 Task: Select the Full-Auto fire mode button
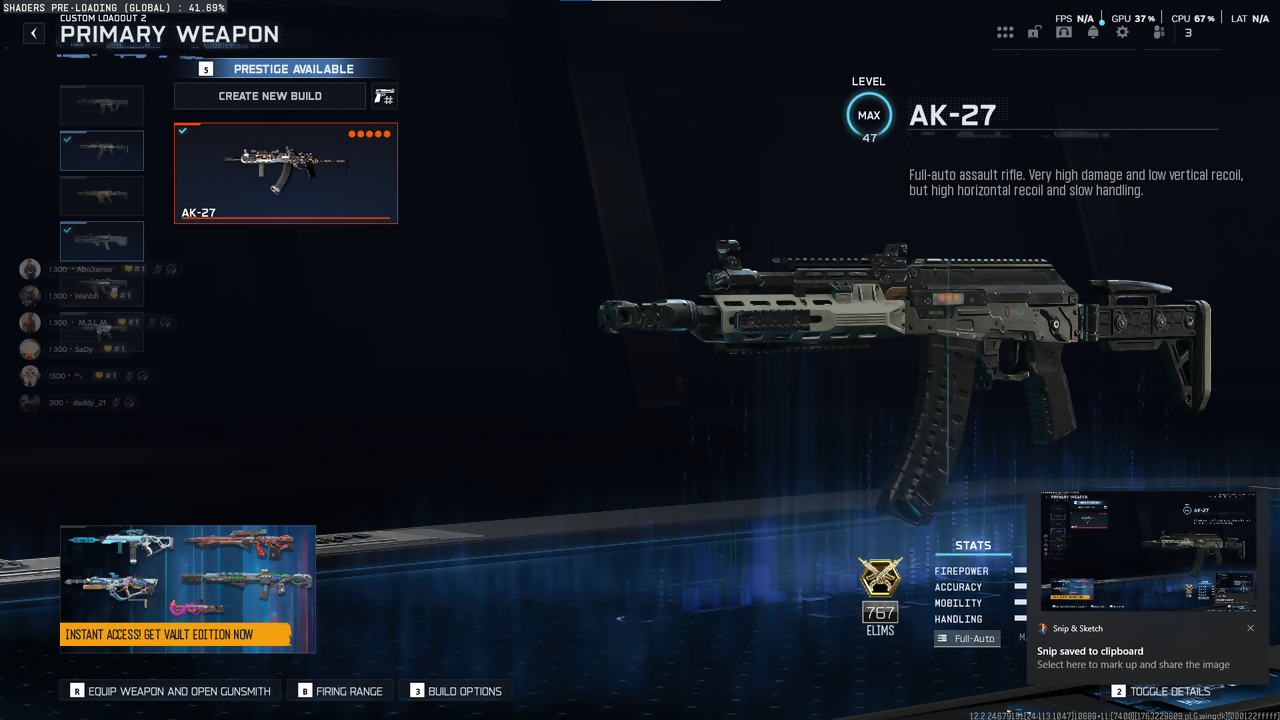(x=966, y=638)
